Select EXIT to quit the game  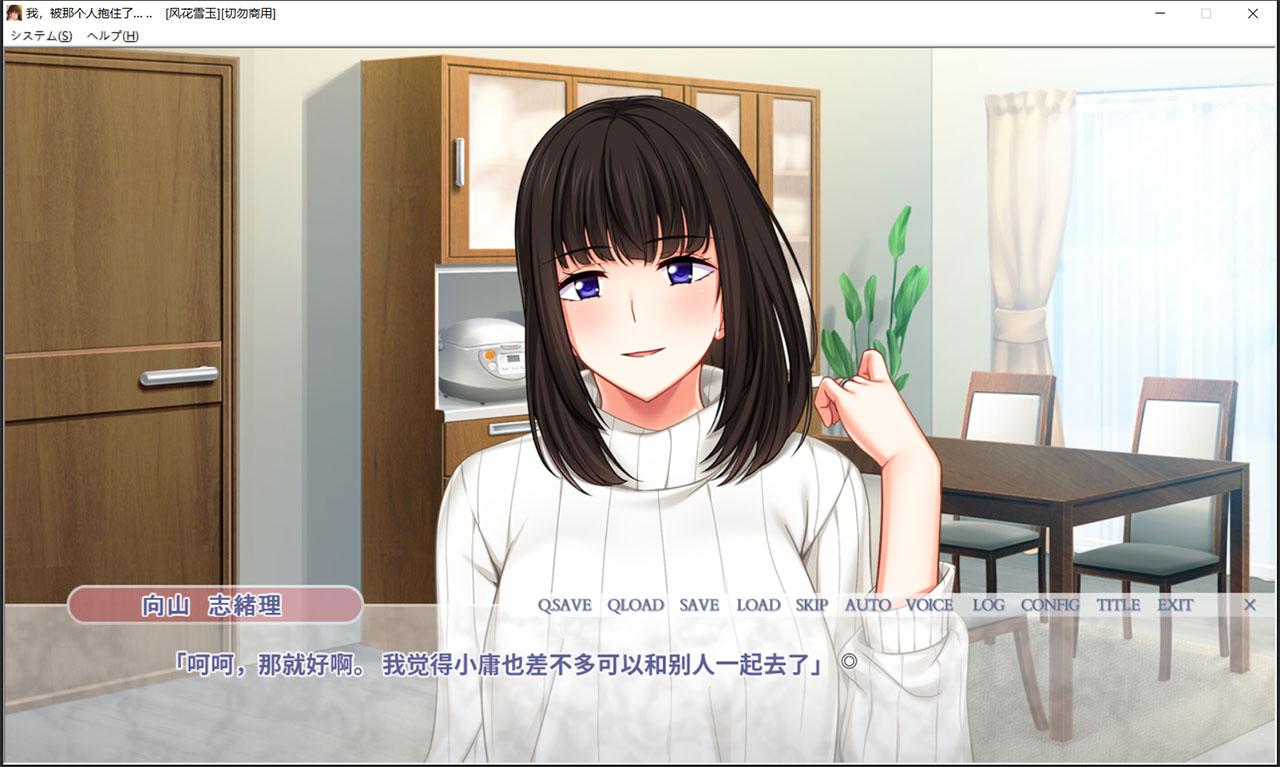[x=1174, y=605]
